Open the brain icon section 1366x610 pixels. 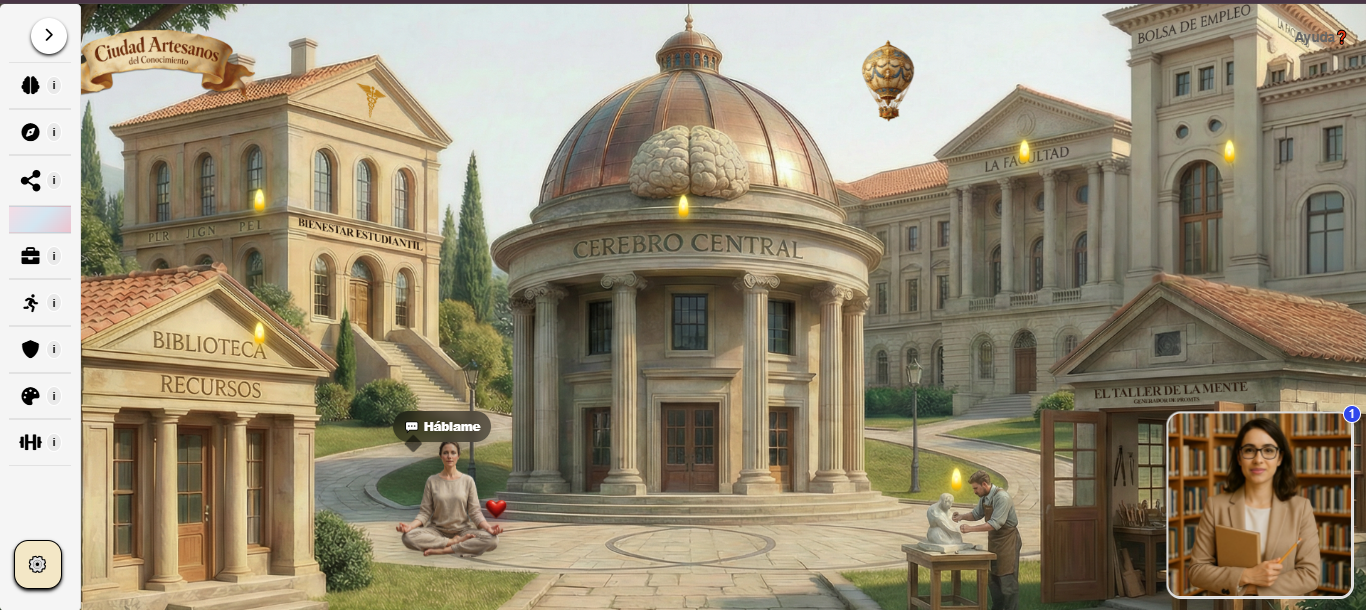(x=30, y=85)
